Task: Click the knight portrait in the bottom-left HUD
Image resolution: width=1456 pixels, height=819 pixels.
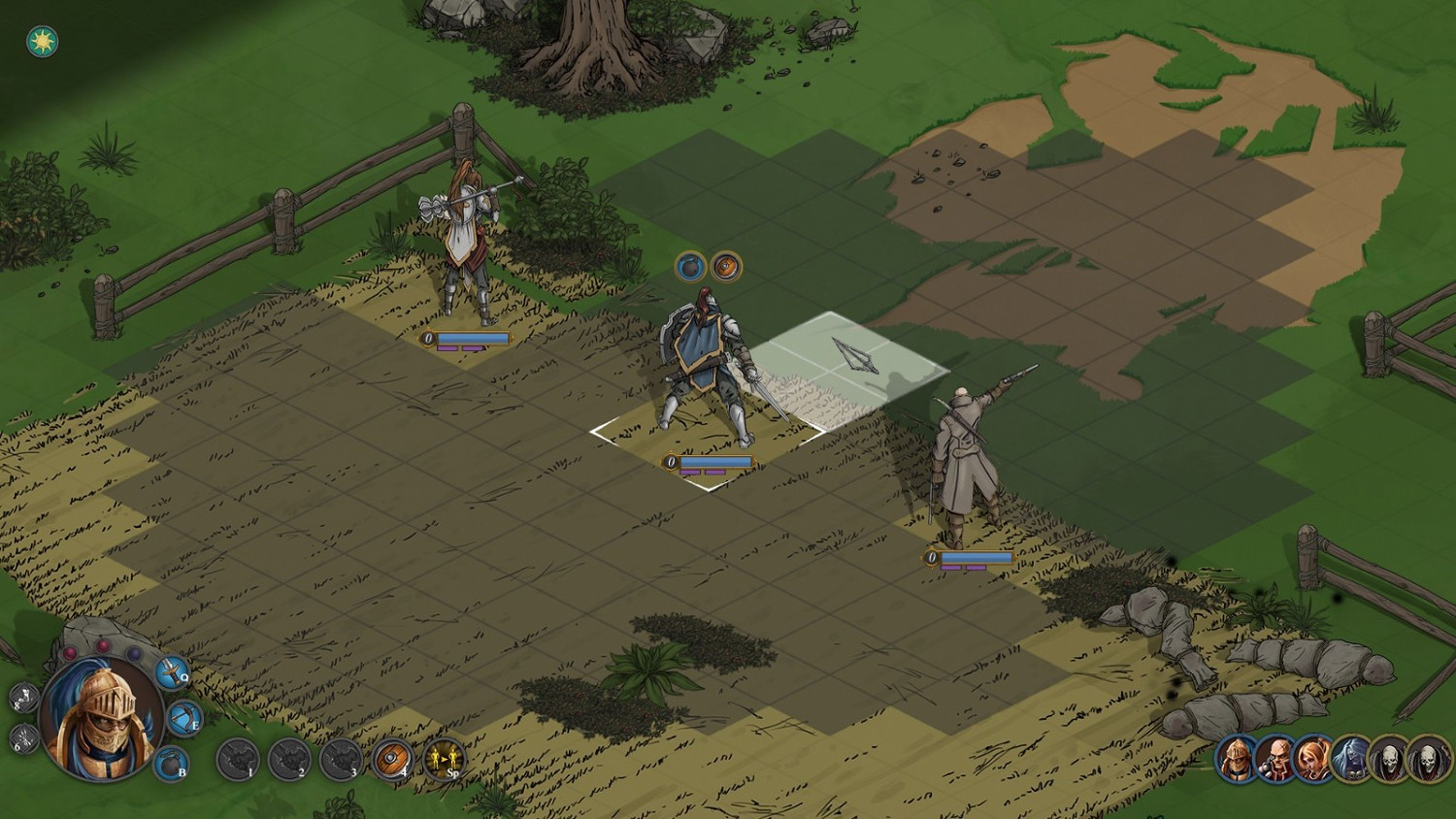Action: pos(100,721)
